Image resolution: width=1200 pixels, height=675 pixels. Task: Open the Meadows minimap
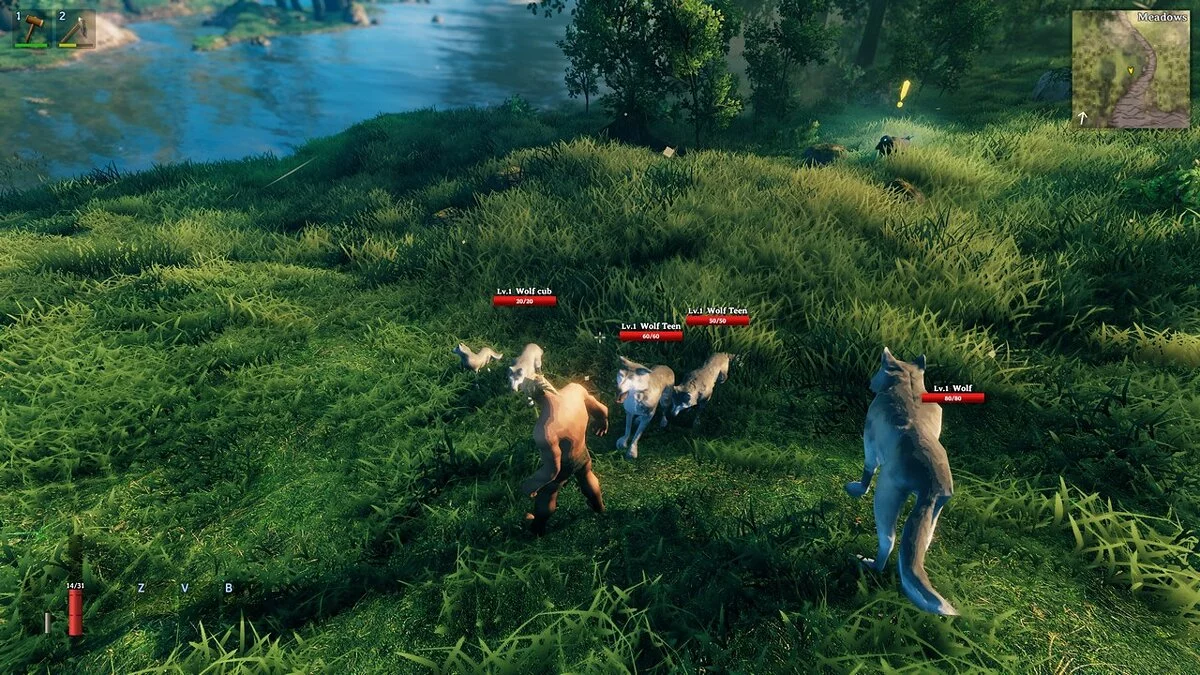(1130, 69)
